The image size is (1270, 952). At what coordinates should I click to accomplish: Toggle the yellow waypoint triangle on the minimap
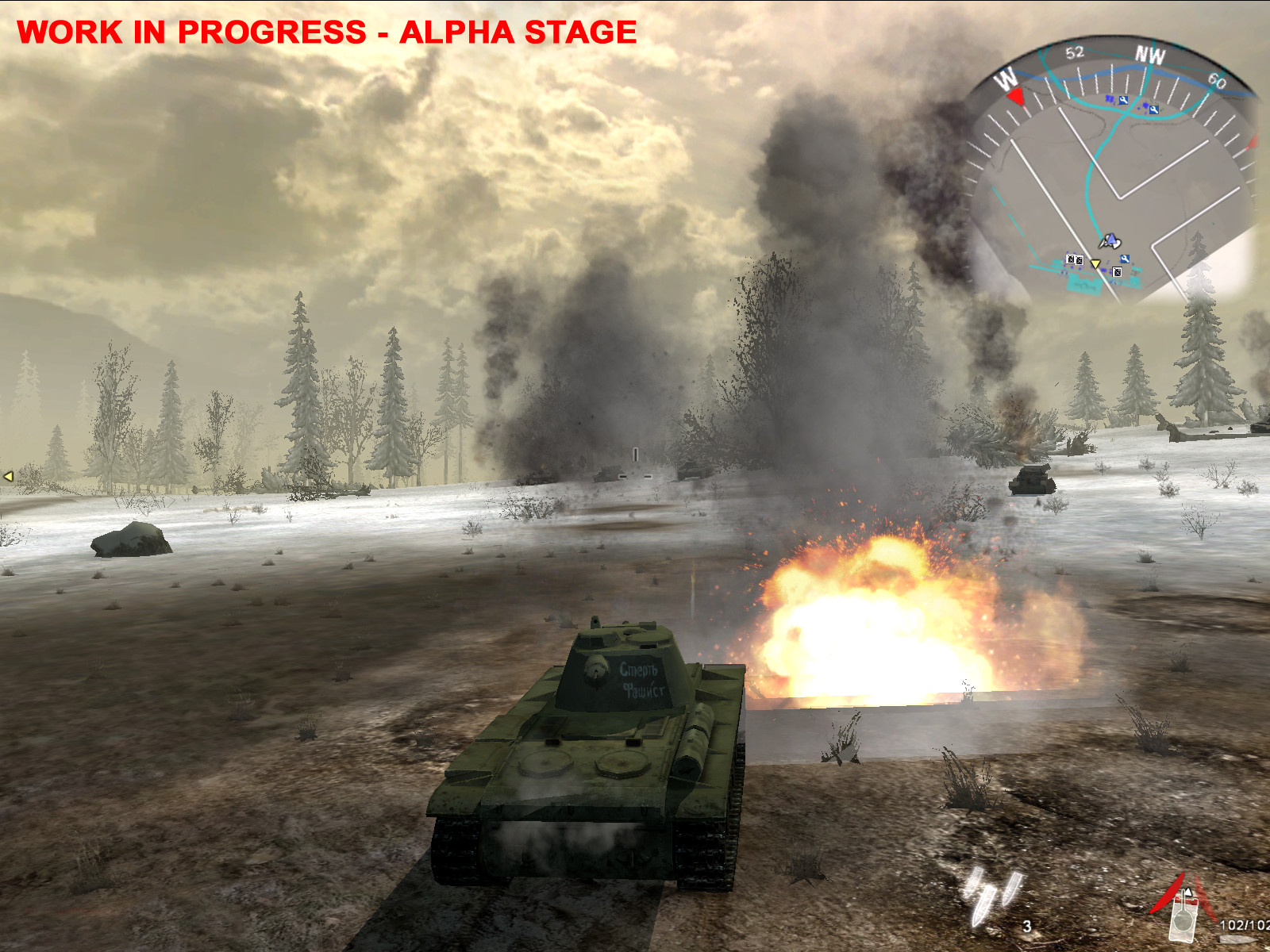pos(1095,264)
